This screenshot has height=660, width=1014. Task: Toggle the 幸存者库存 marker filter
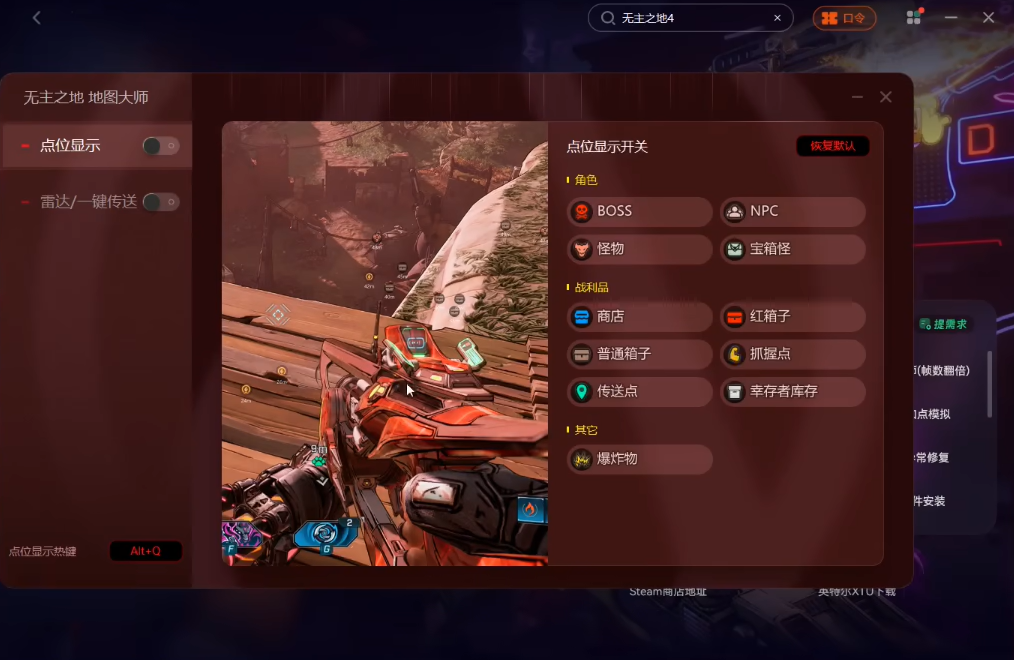coord(793,391)
